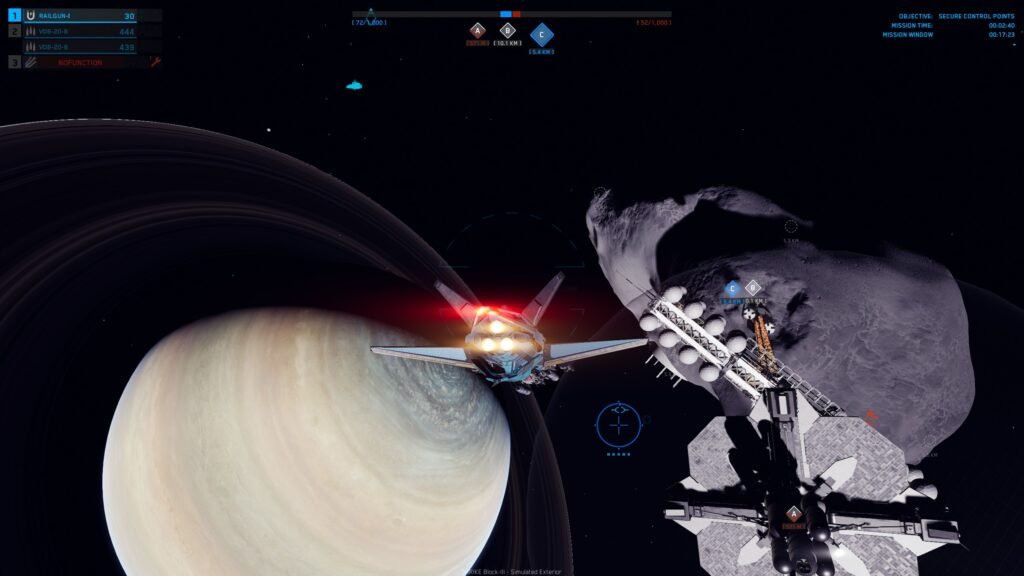Image resolution: width=1024 pixels, height=576 pixels.
Task: Choose weapon group 3 marked No Function
Action: (x=82, y=62)
